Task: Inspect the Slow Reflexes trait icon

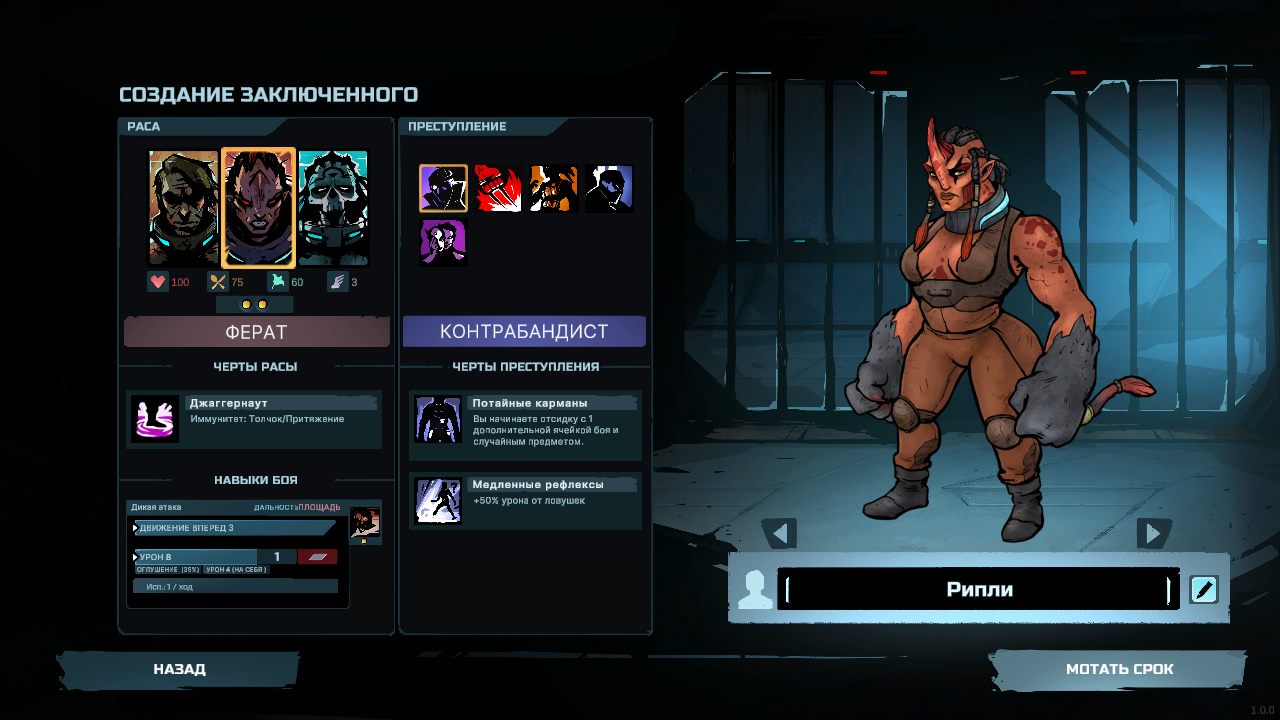Action: click(x=438, y=501)
